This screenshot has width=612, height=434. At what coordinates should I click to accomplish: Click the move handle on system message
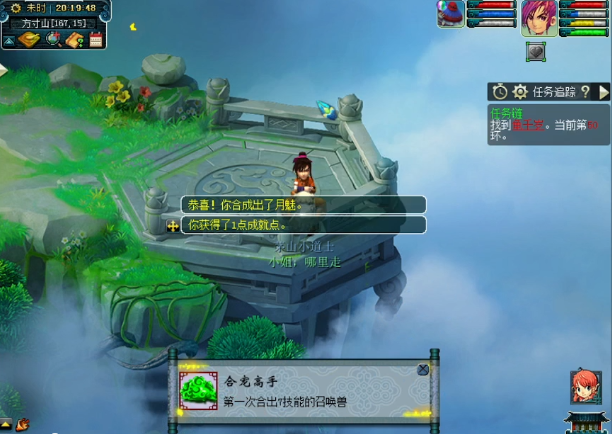(x=172, y=225)
